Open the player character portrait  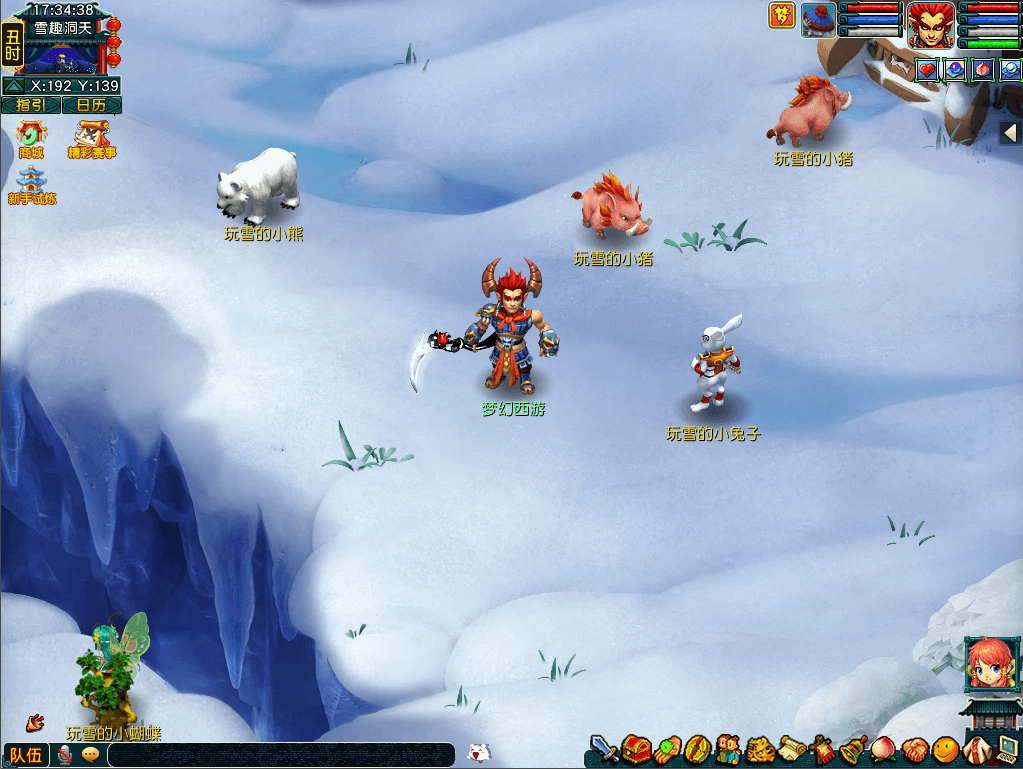(931, 24)
